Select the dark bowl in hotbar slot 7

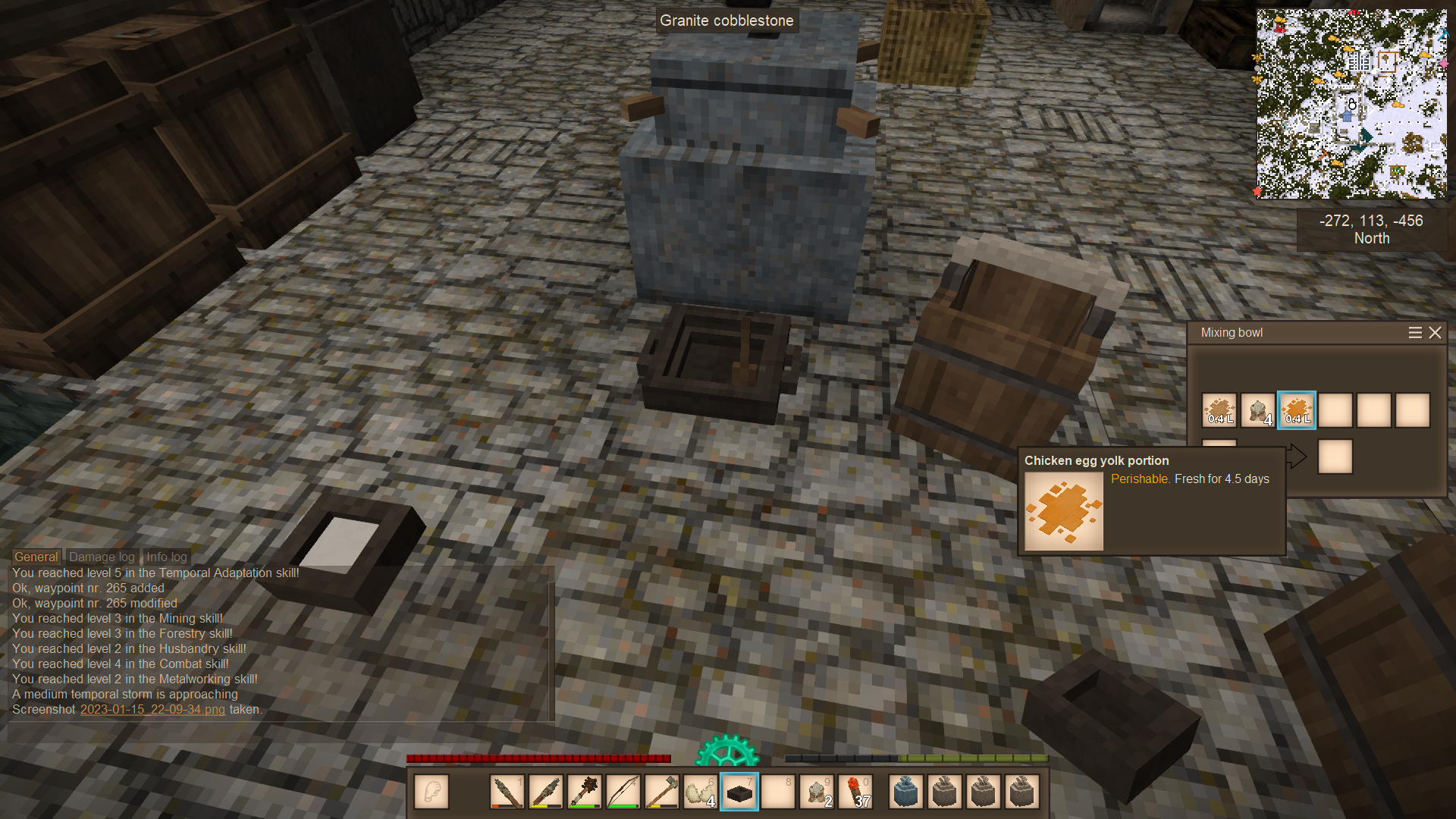coord(739,792)
